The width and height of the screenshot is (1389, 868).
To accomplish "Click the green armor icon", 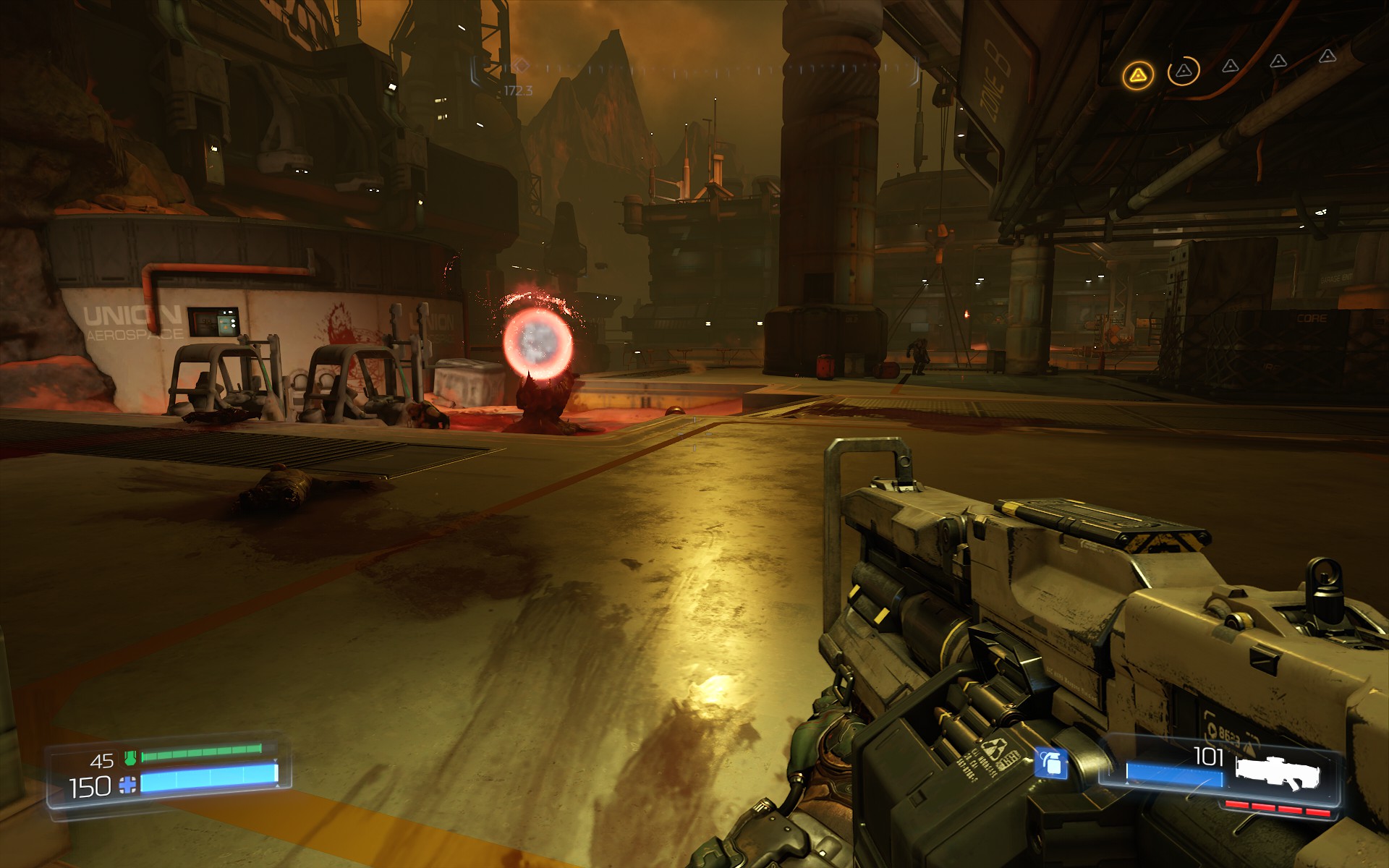I will [130, 757].
